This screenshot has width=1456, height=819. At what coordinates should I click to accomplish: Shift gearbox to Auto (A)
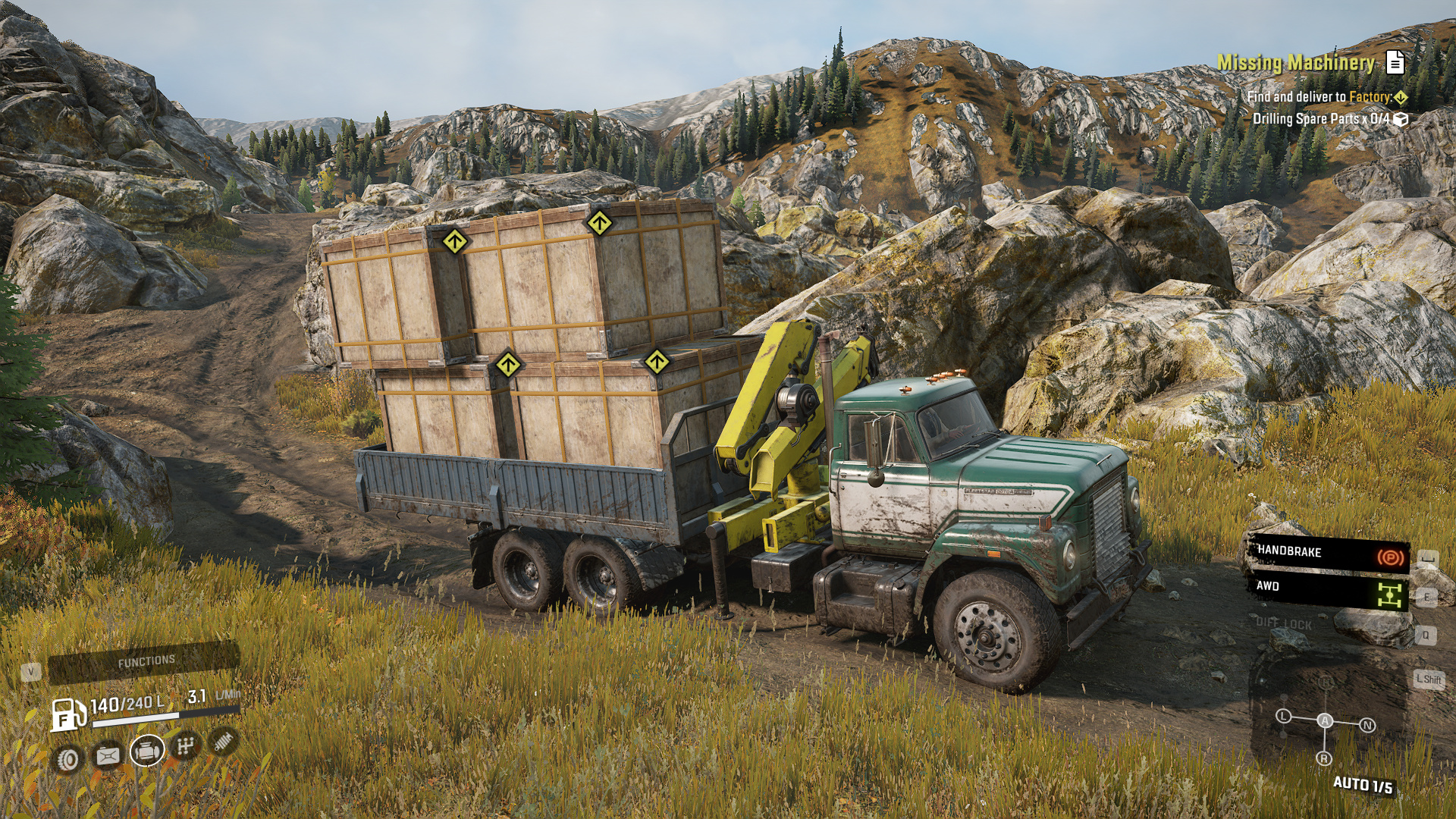coord(1325,720)
